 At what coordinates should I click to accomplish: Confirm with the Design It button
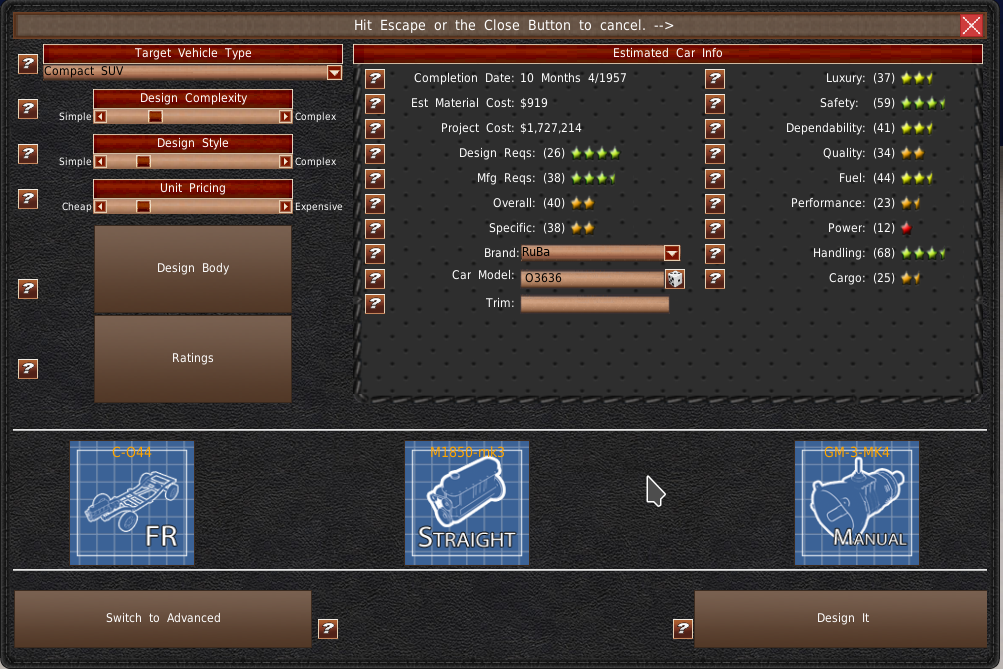(841, 618)
